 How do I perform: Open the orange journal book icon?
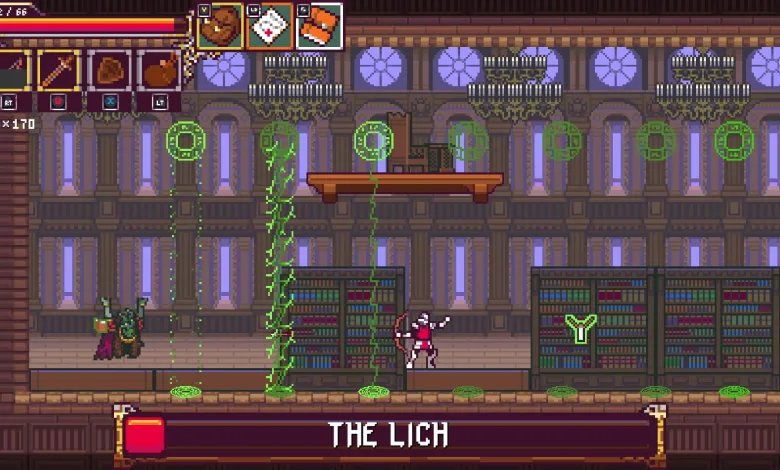(319, 26)
